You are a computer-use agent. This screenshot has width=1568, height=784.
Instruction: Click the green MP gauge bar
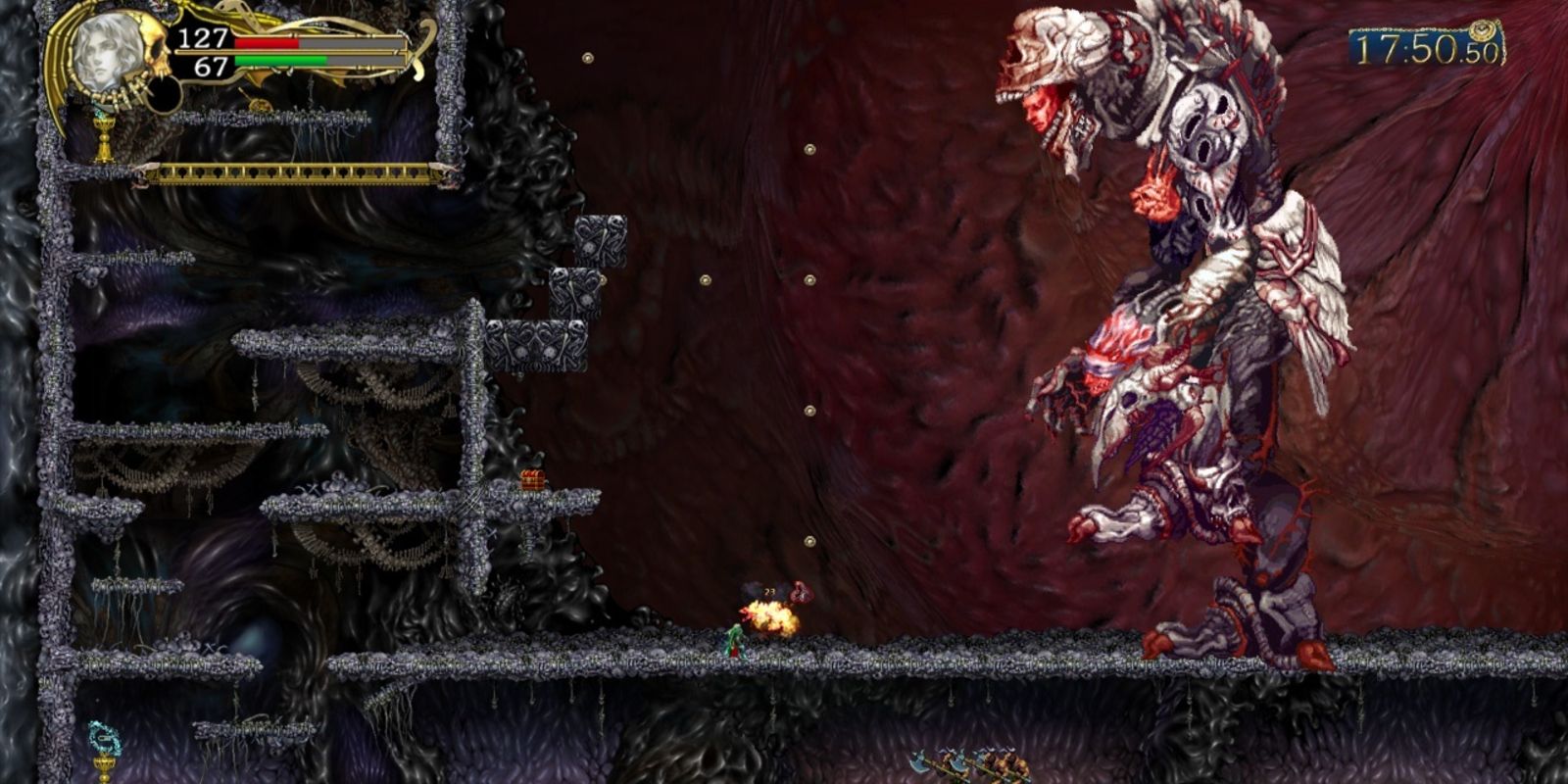281,59
